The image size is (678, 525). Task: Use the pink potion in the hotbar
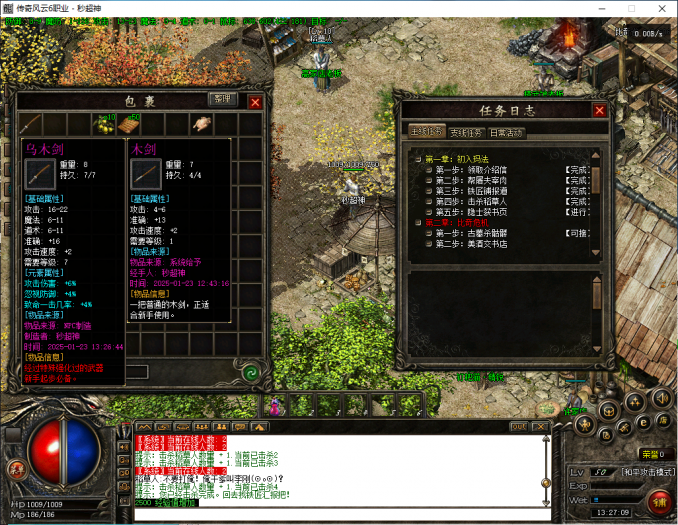(x=274, y=406)
